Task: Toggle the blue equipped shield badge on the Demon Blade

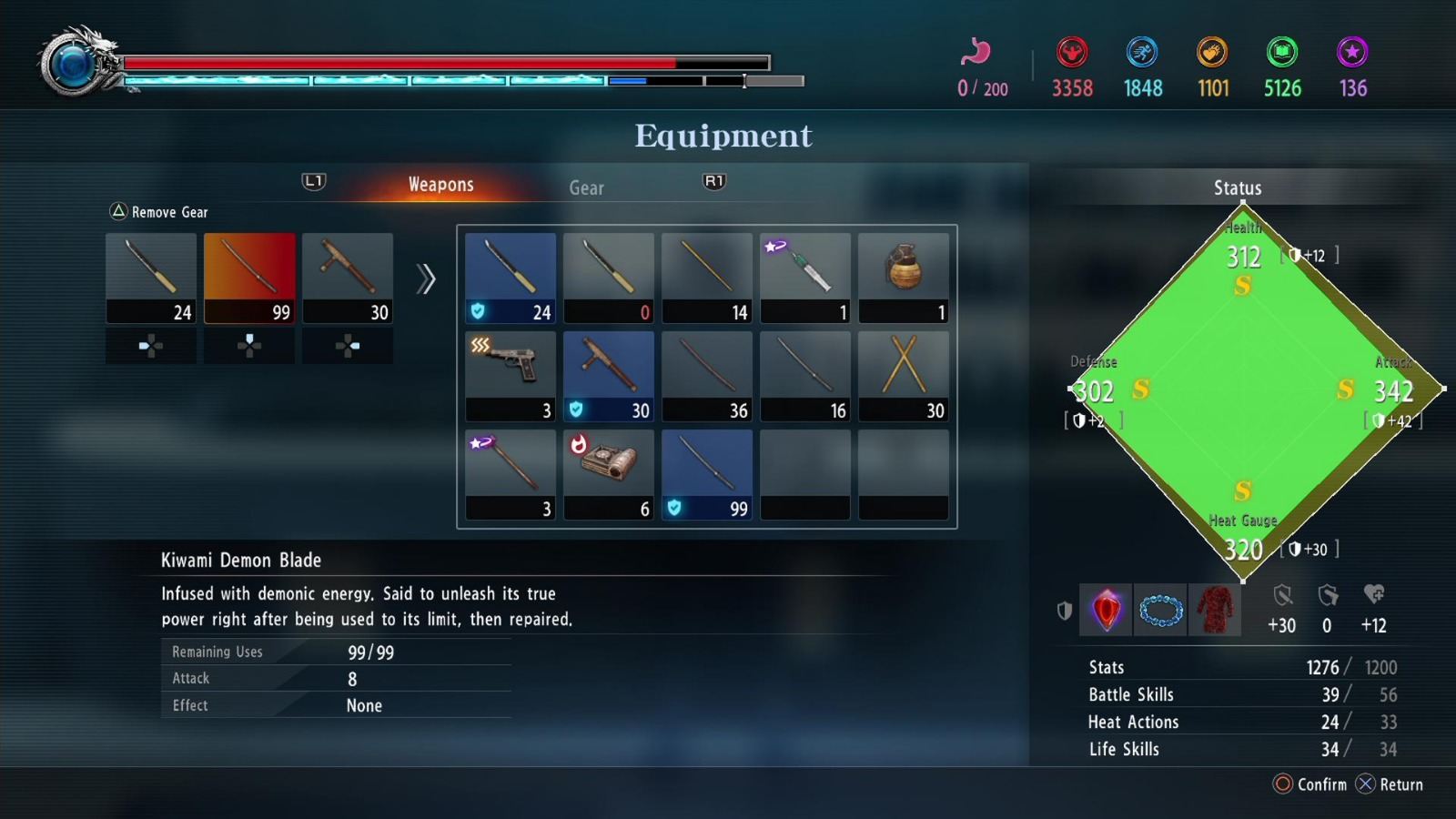Action: [673, 508]
